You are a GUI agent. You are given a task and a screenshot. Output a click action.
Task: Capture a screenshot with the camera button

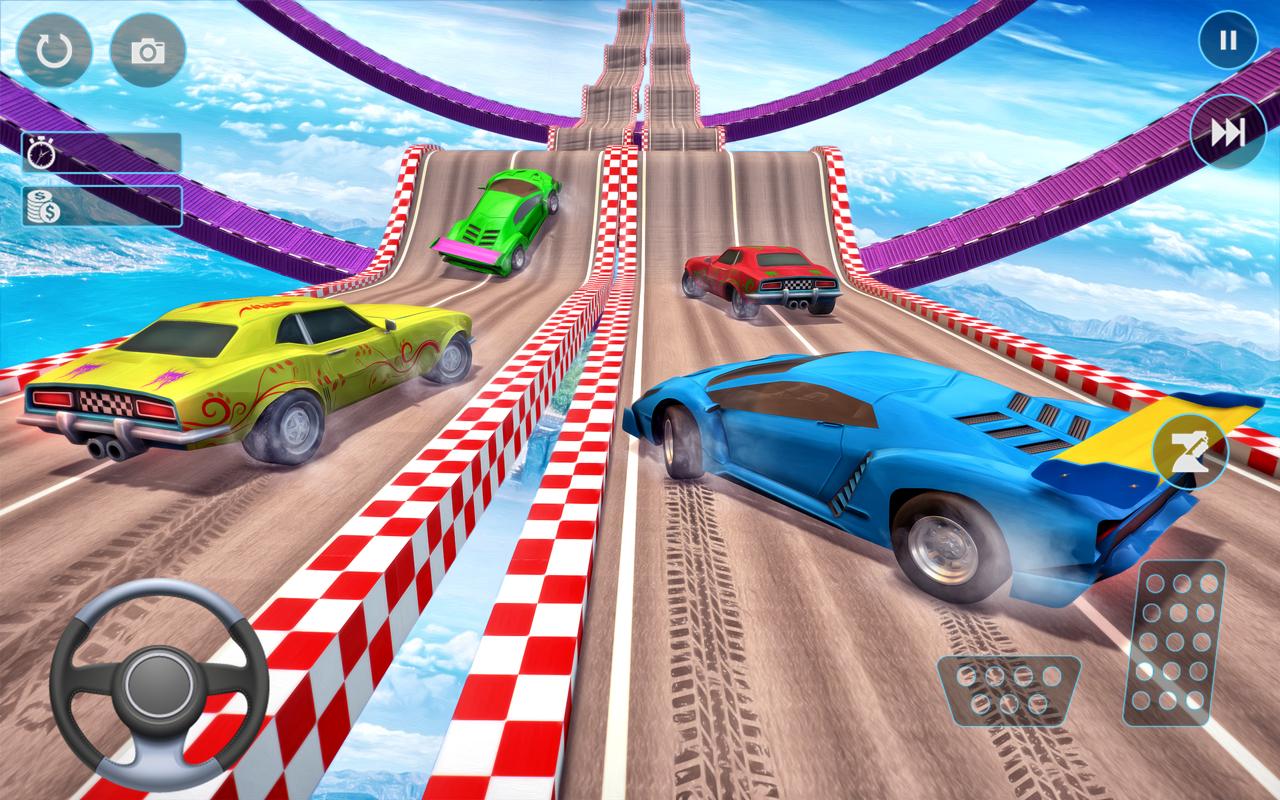(148, 47)
